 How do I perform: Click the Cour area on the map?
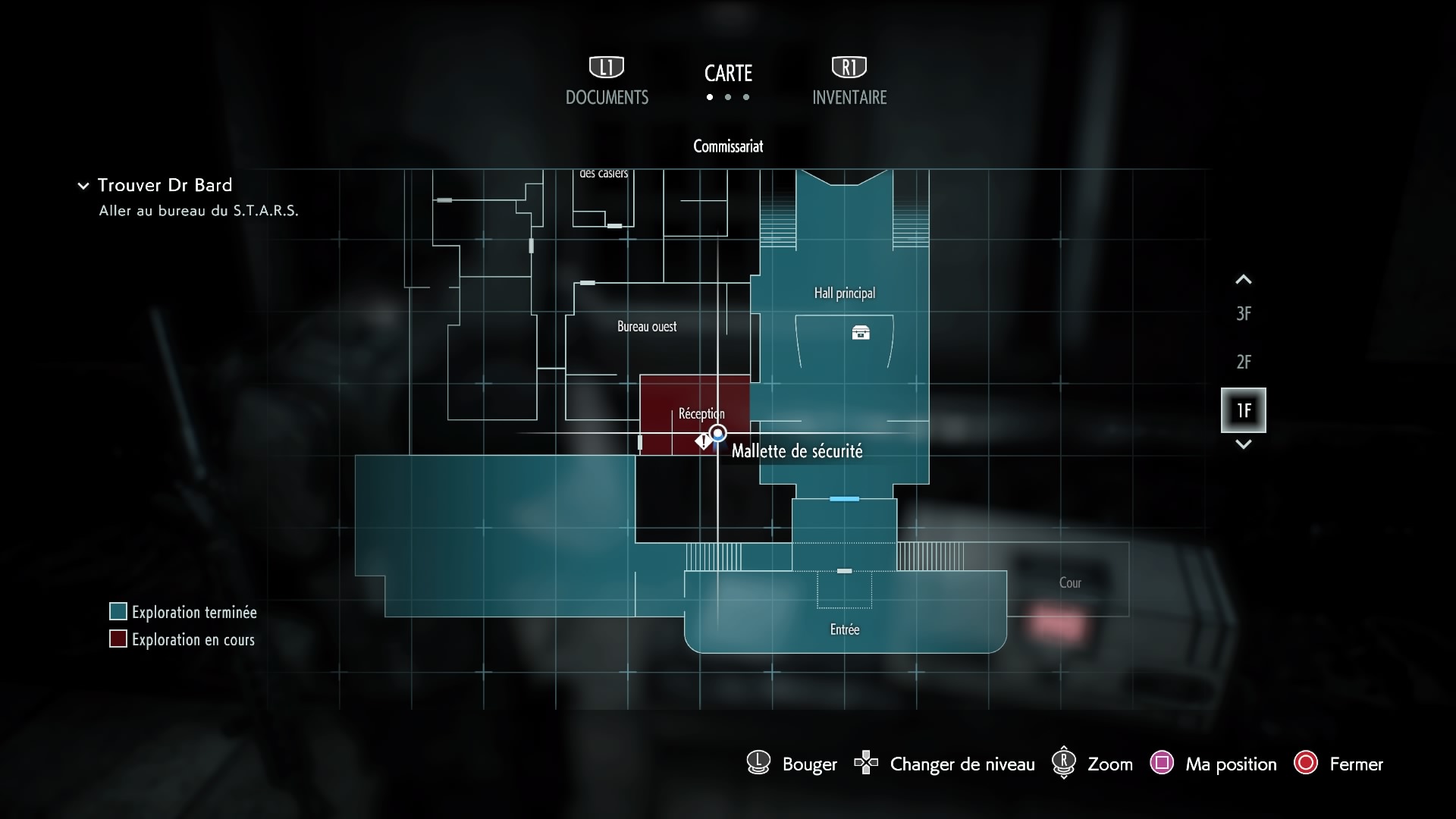[1069, 582]
